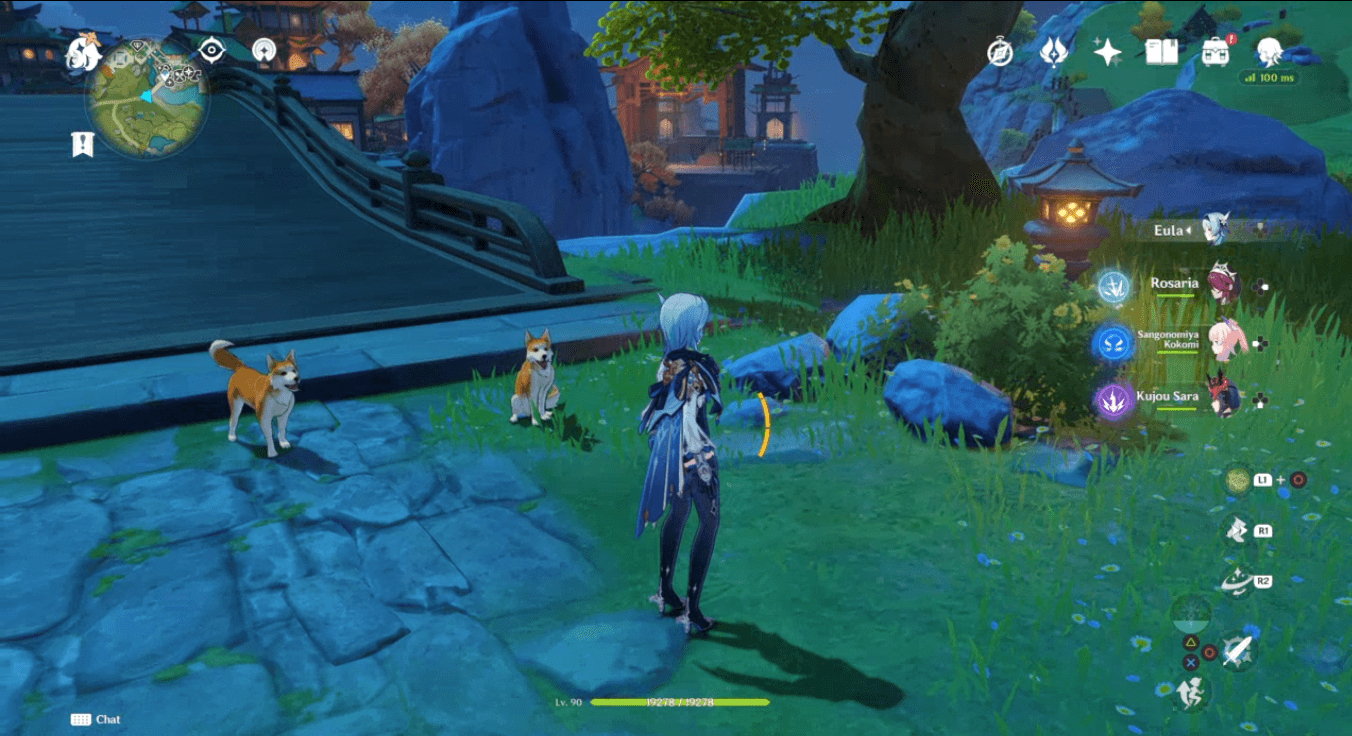Open the winged Battle Pass icon
The width and height of the screenshot is (1352, 736).
tap(1053, 52)
